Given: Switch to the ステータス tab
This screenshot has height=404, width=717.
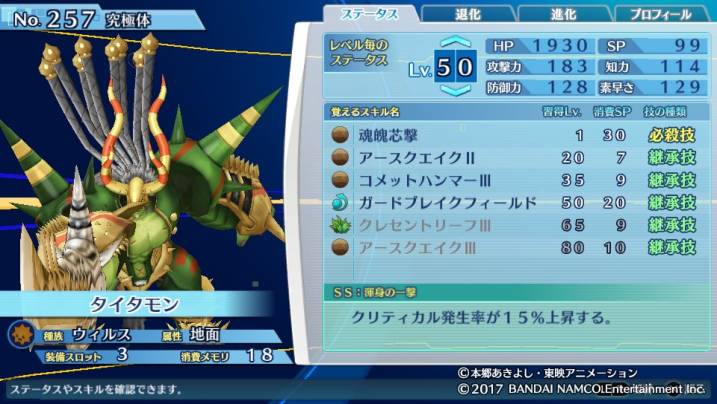Looking at the screenshot, I should click(371, 14).
